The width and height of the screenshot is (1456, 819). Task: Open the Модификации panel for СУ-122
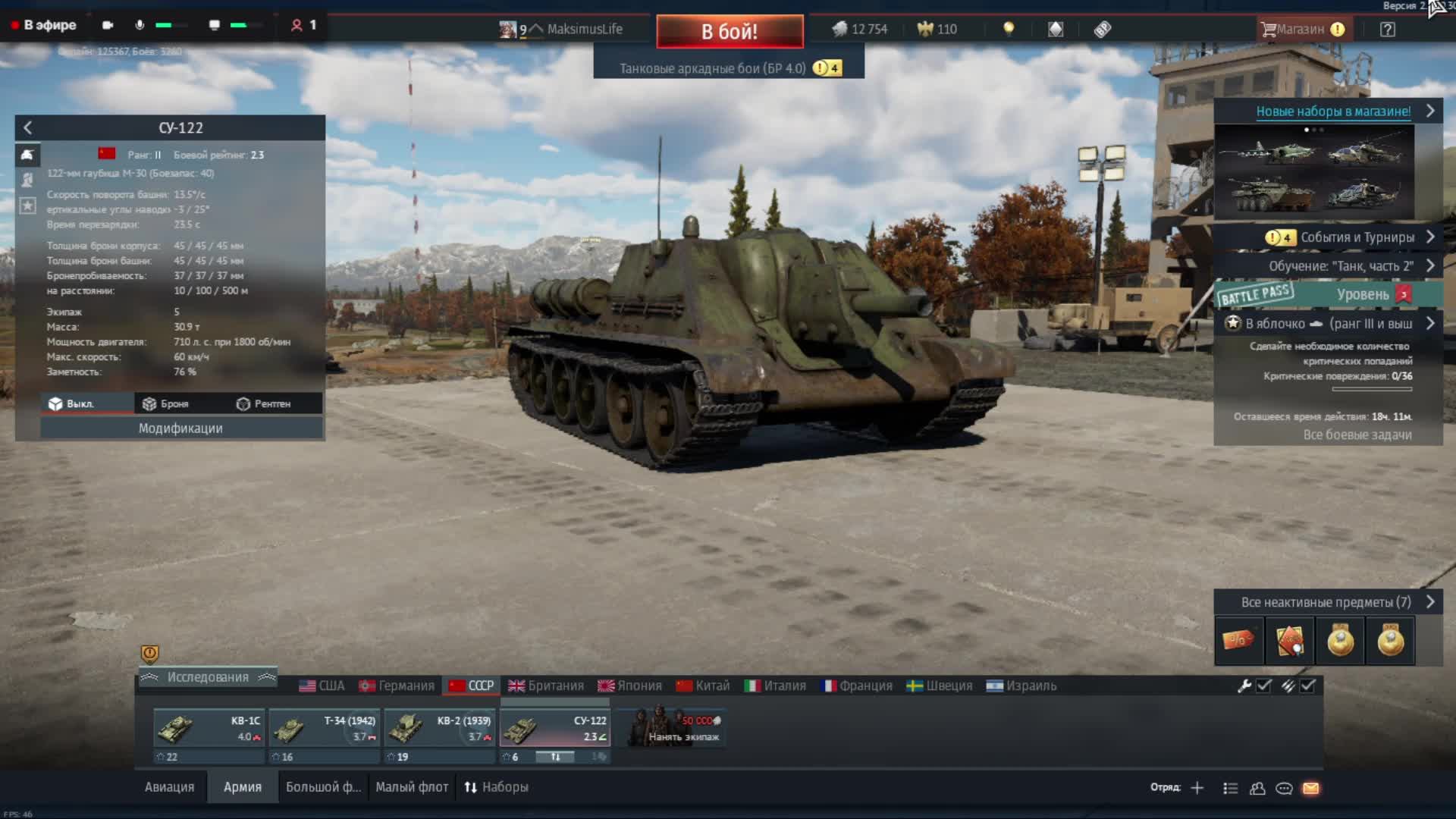180,428
